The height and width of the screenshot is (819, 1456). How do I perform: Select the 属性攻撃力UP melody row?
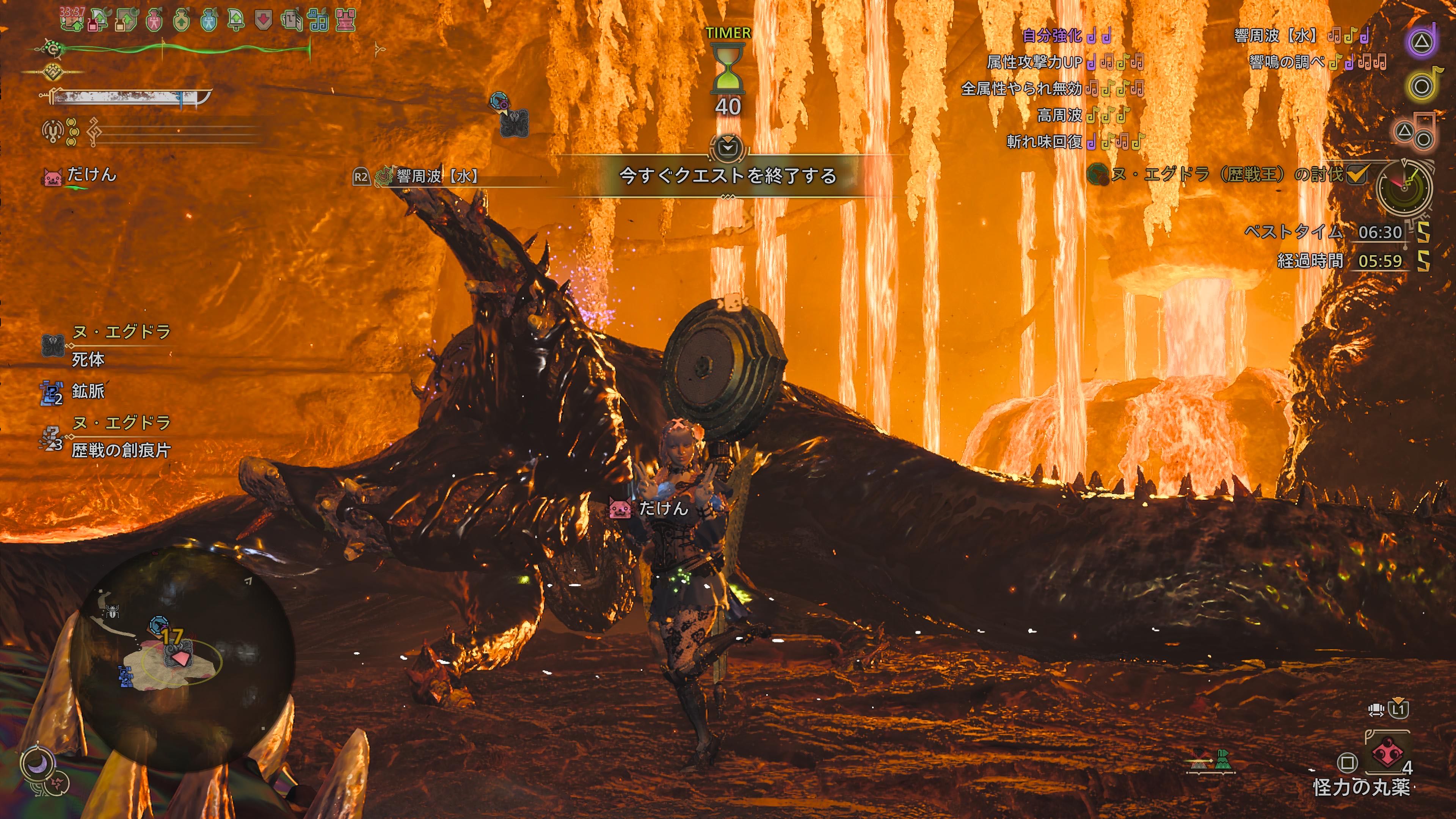coord(1064,62)
